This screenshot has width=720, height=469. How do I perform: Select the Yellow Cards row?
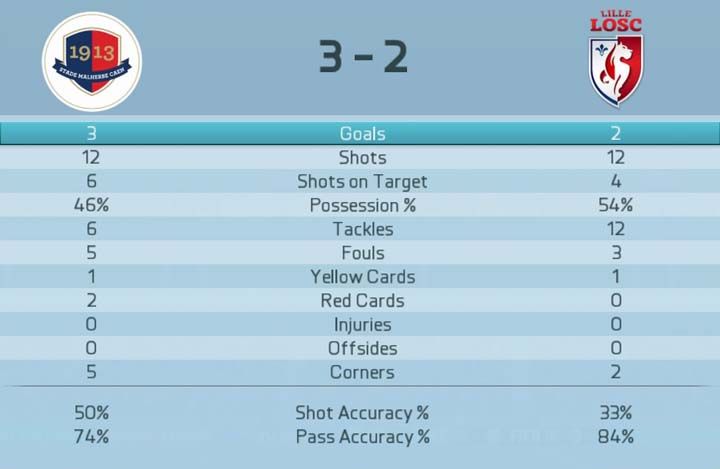[361, 277]
